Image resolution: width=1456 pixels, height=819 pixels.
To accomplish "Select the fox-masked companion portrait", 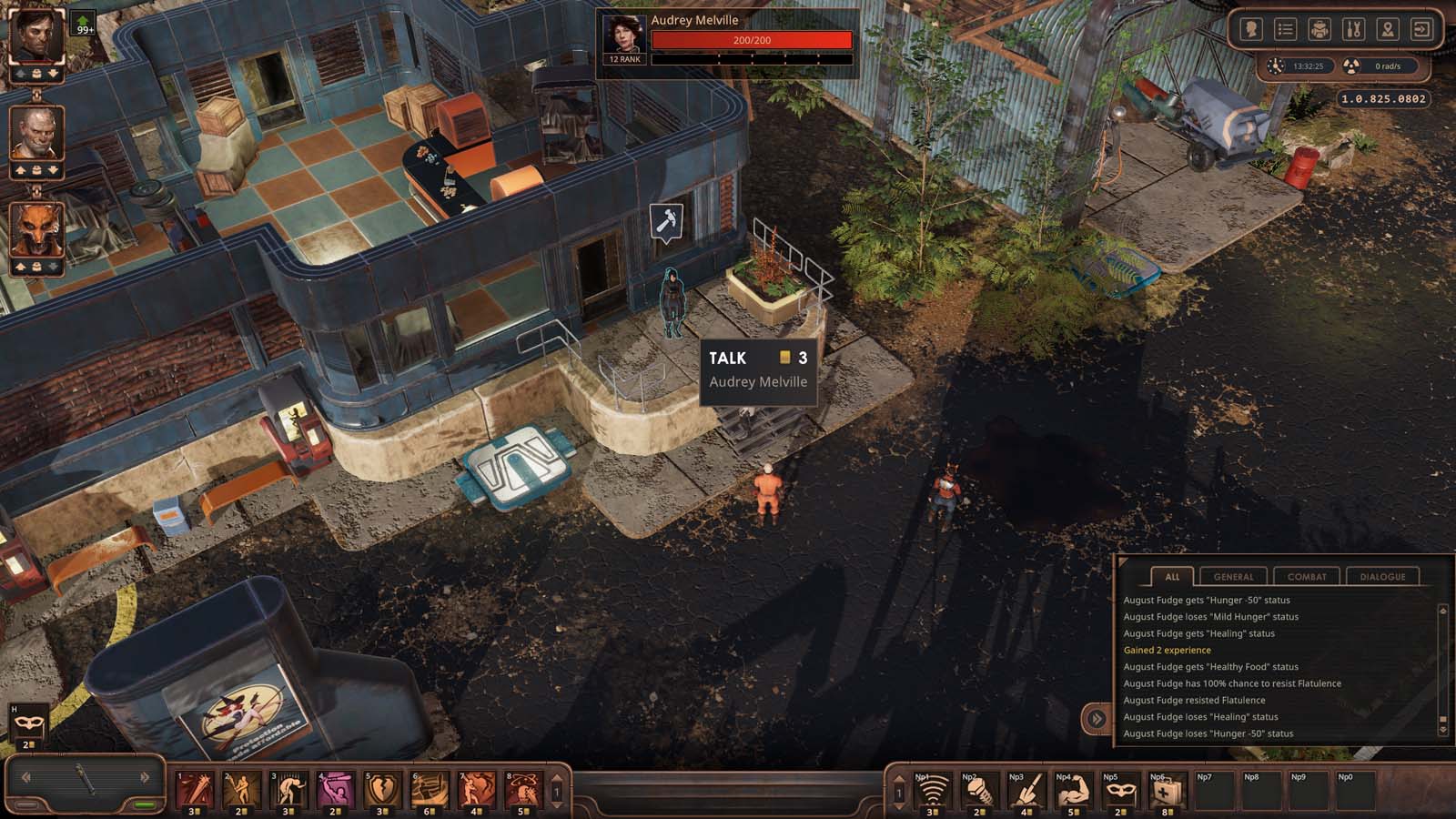I will [36, 229].
